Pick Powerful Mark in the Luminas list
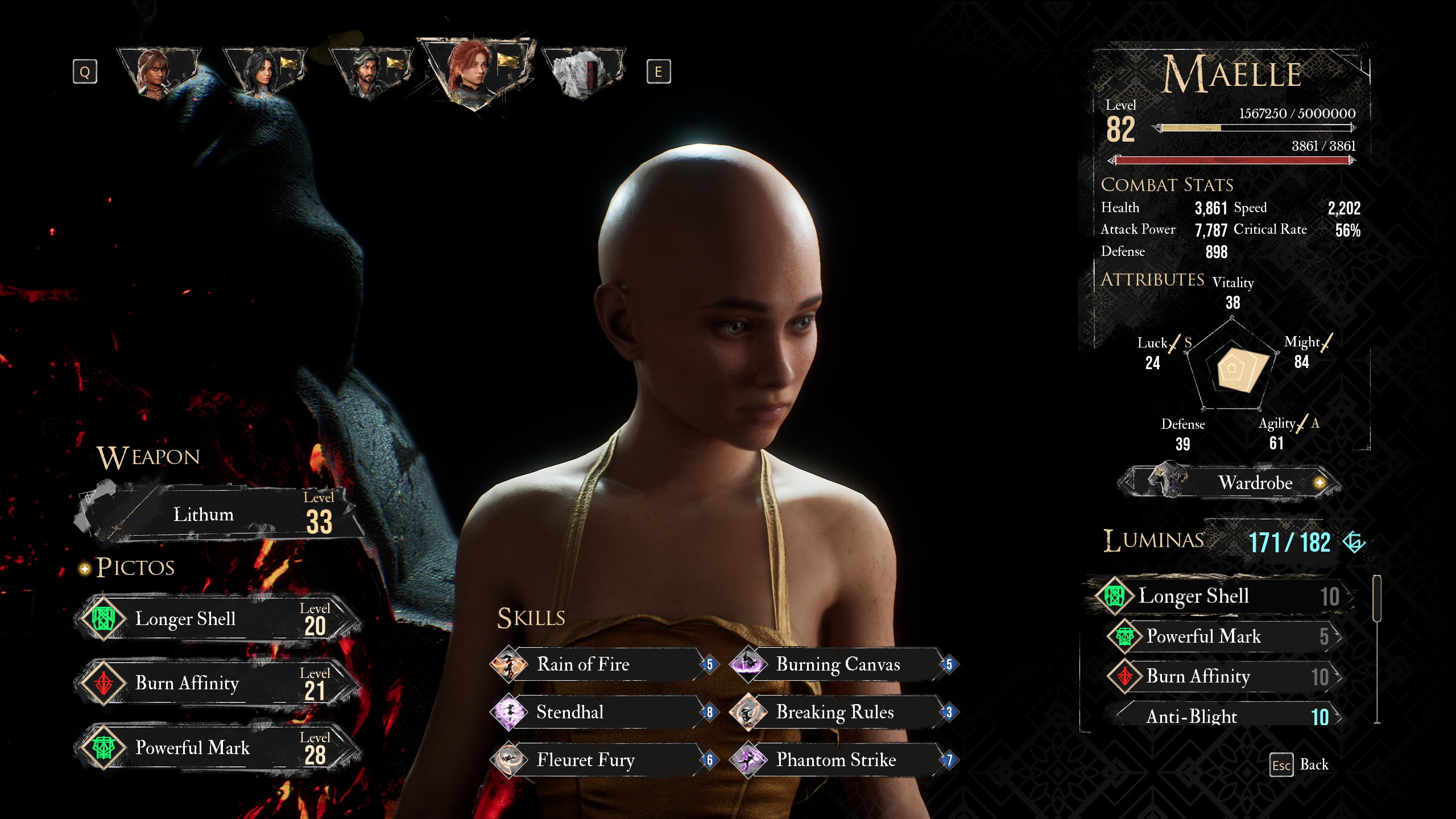 [x=1223, y=636]
